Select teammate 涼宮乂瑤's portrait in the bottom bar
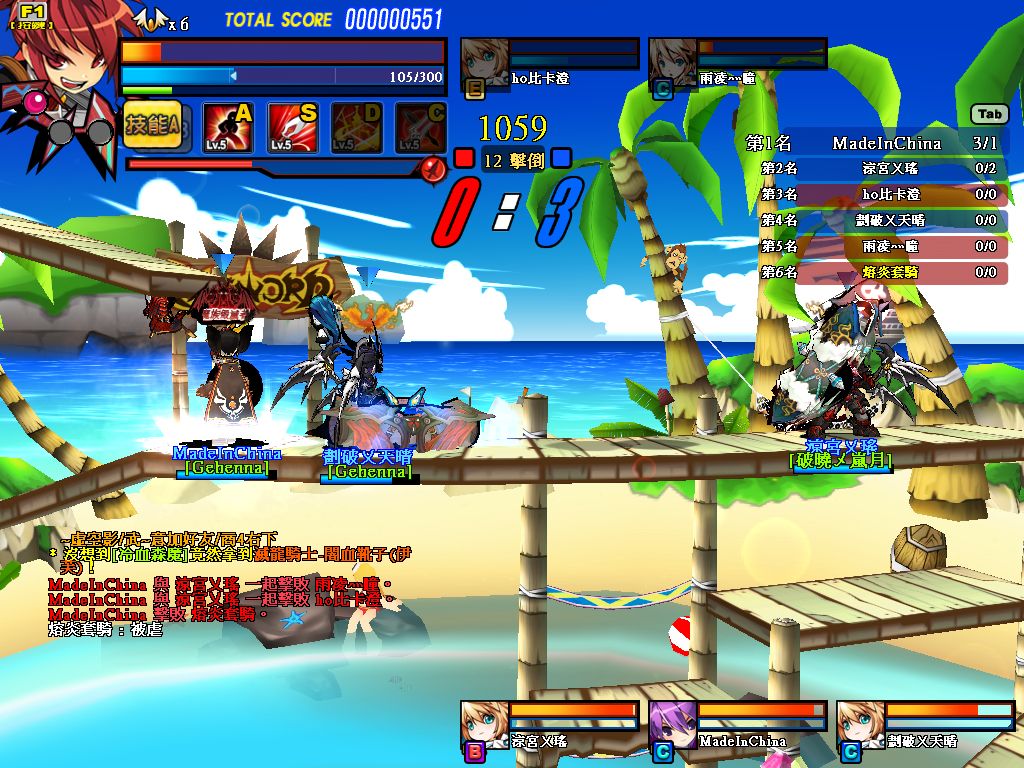This screenshot has width=1024, height=768. click(483, 725)
